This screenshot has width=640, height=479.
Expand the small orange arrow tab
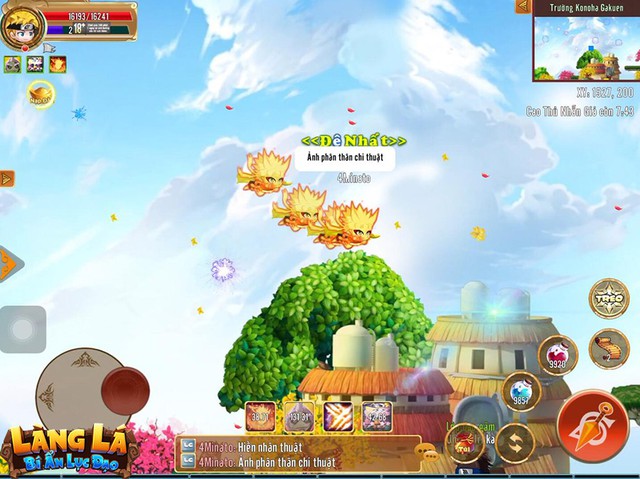7,179
